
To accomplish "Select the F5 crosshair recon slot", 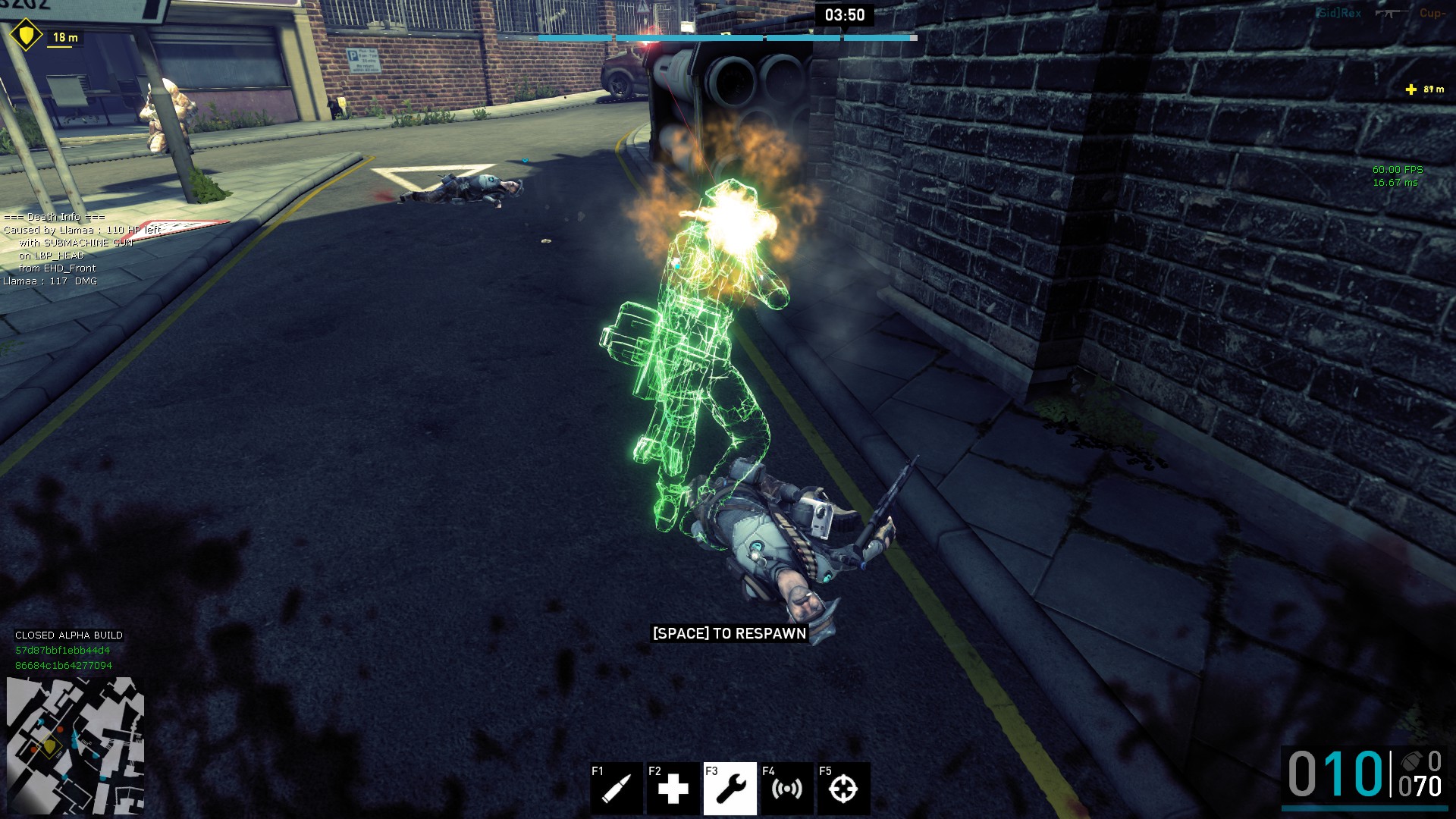I will click(x=843, y=789).
